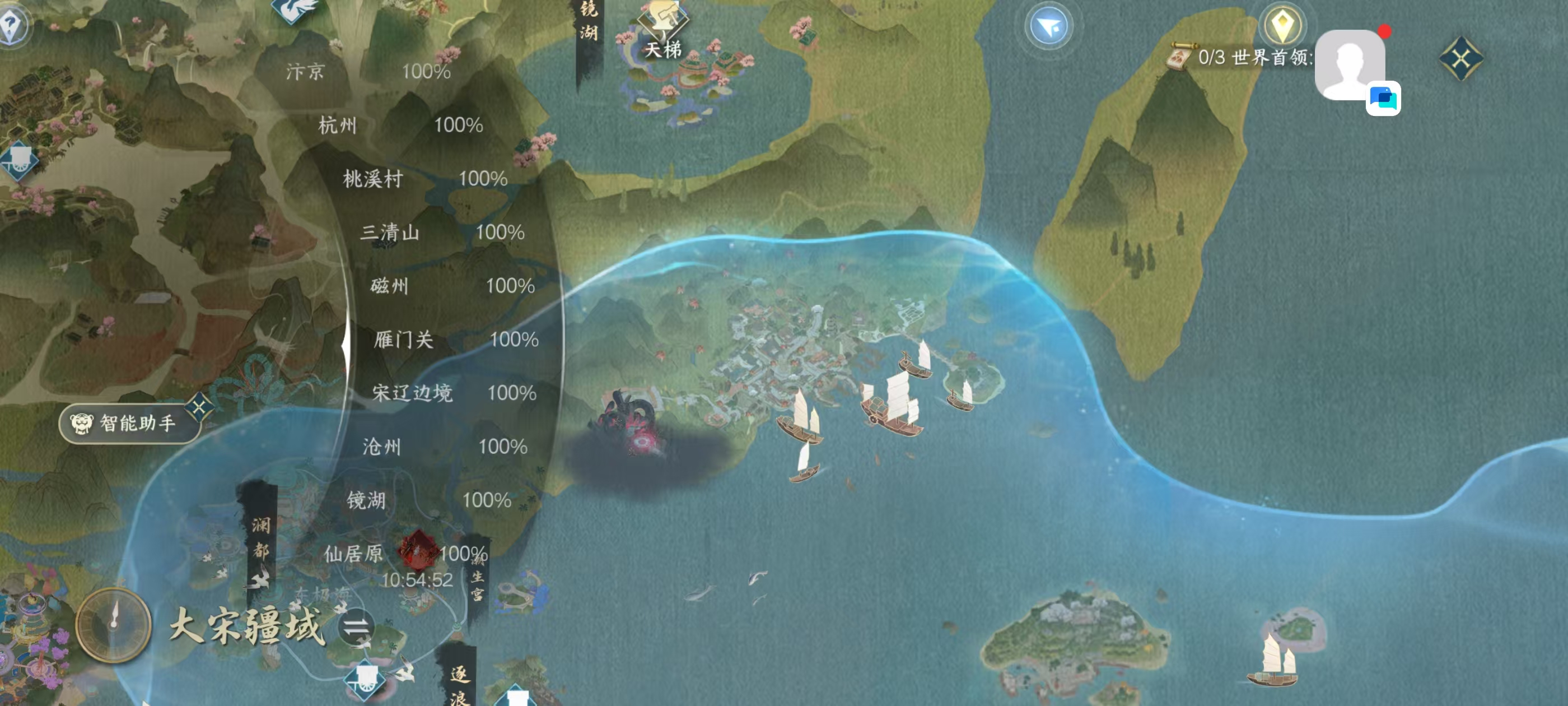Image resolution: width=1568 pixels, height=706 pixels.
Task: Open 镜湖 from the region list
Action: (366, 500)
